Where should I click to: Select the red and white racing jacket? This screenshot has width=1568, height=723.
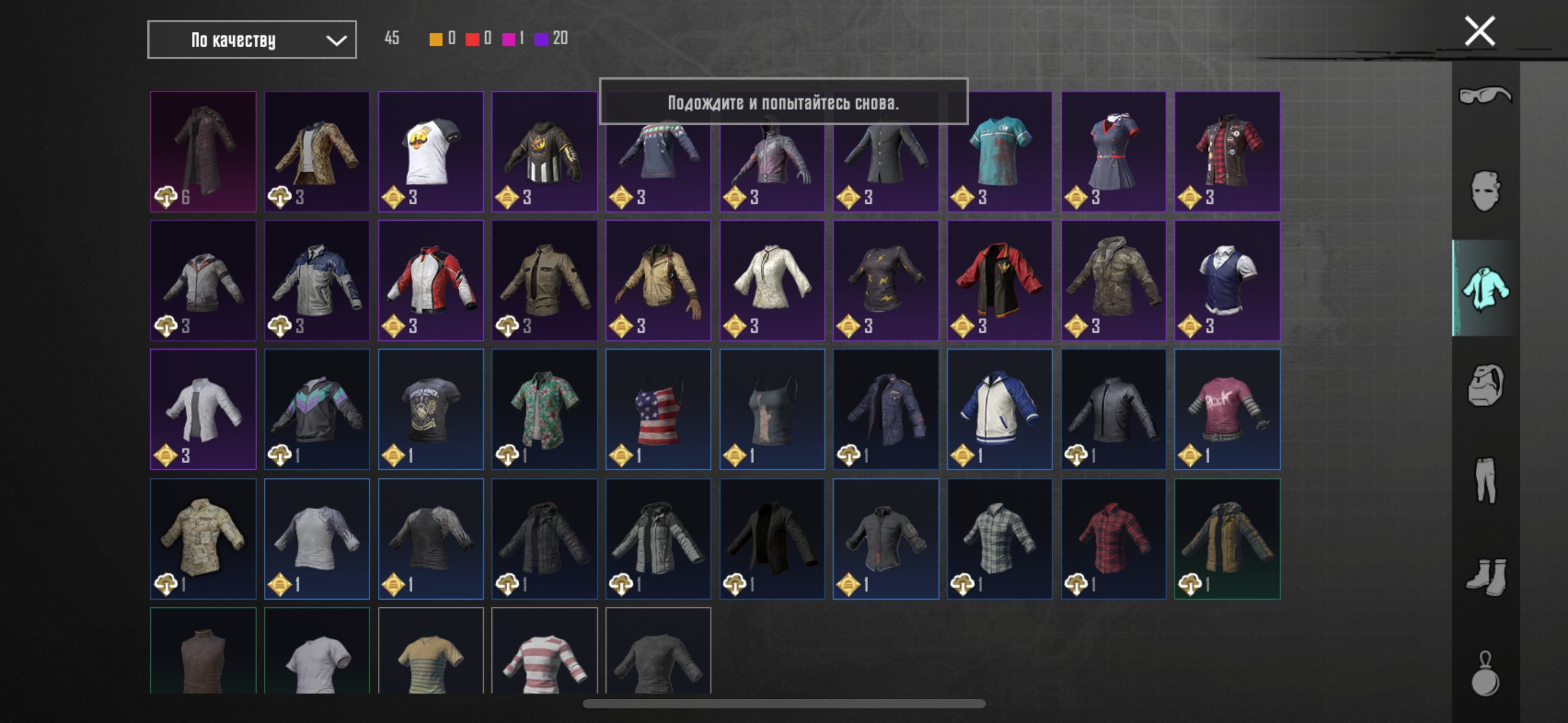click(x=431, y=280)
